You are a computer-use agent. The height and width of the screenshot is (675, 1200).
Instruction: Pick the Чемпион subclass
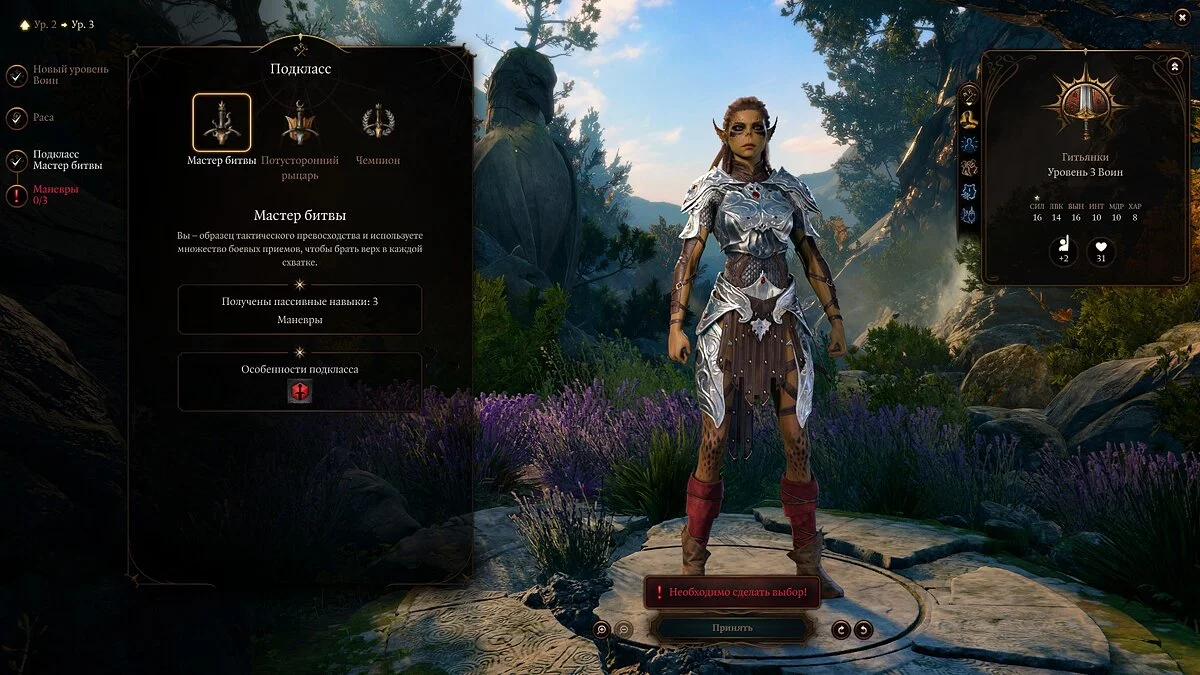click(378, 123)
